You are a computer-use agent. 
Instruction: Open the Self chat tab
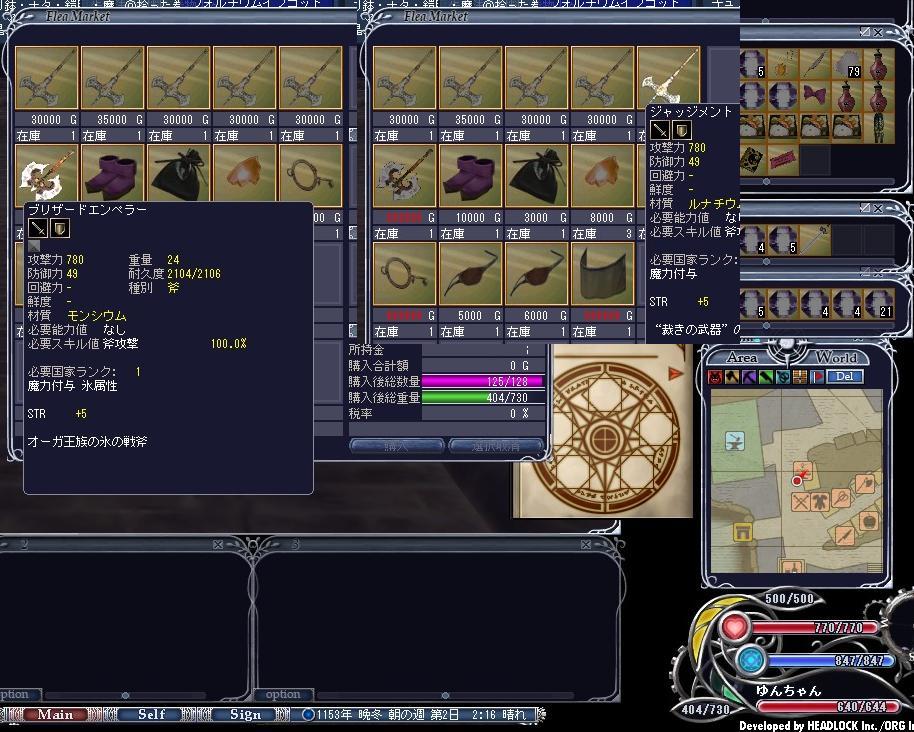pyautogui.click(x=152, y=714)
